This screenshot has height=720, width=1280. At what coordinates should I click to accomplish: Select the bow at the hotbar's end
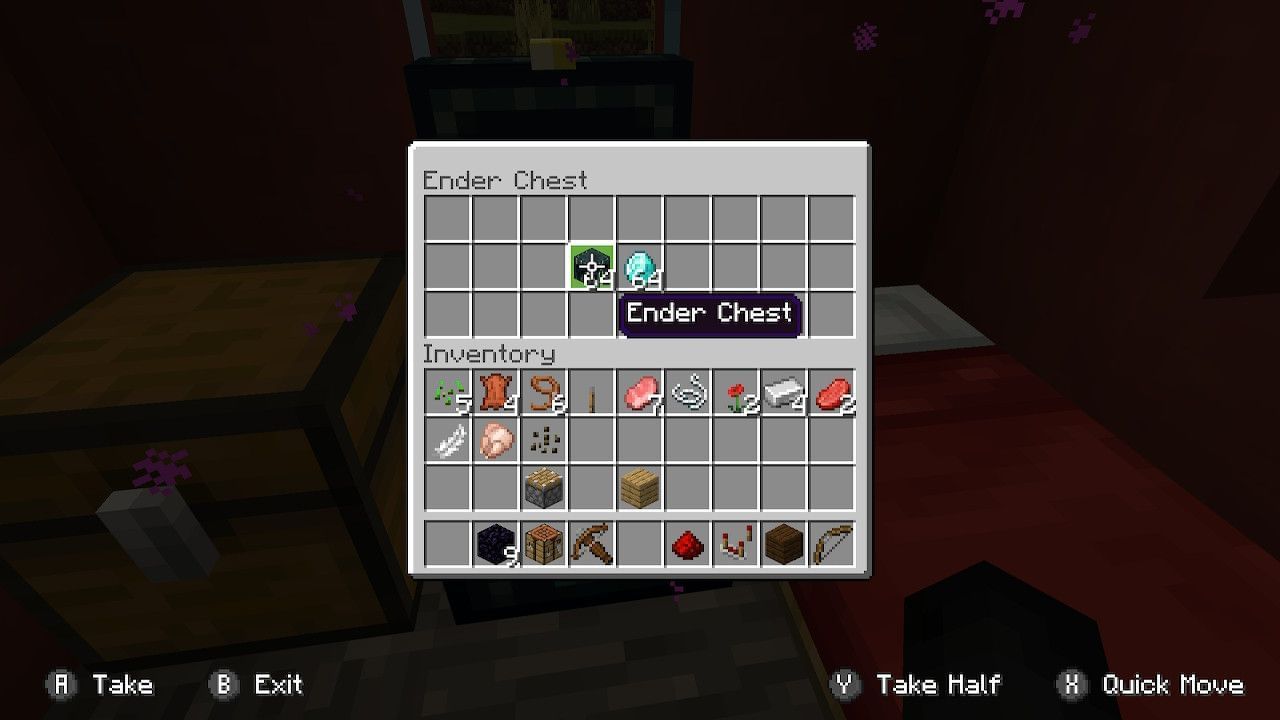pos(832,543)
